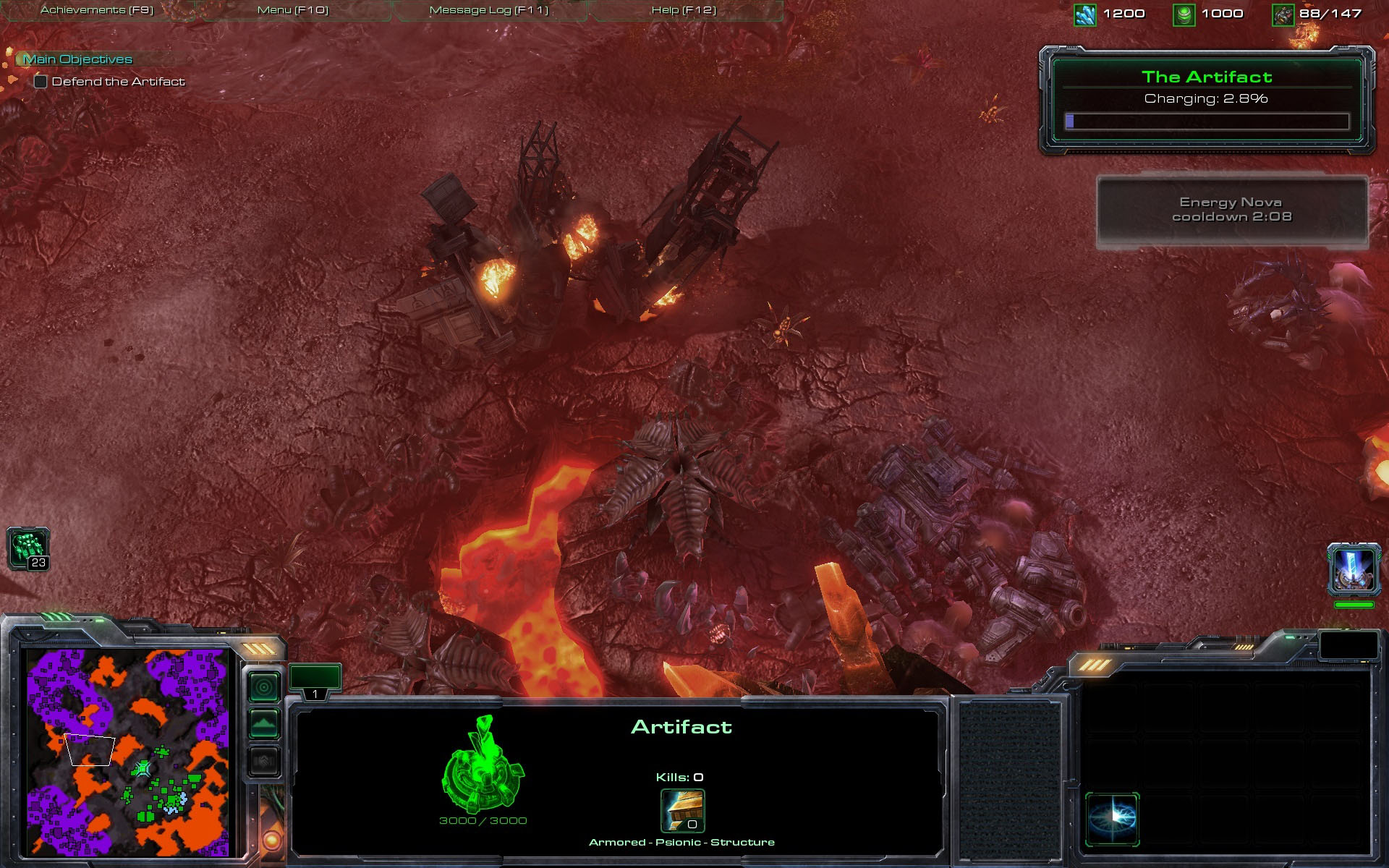Click the Energy Nova cooldown panel
The height and width of the screenshot is (868, 1389).
[x=1231, y=210]
